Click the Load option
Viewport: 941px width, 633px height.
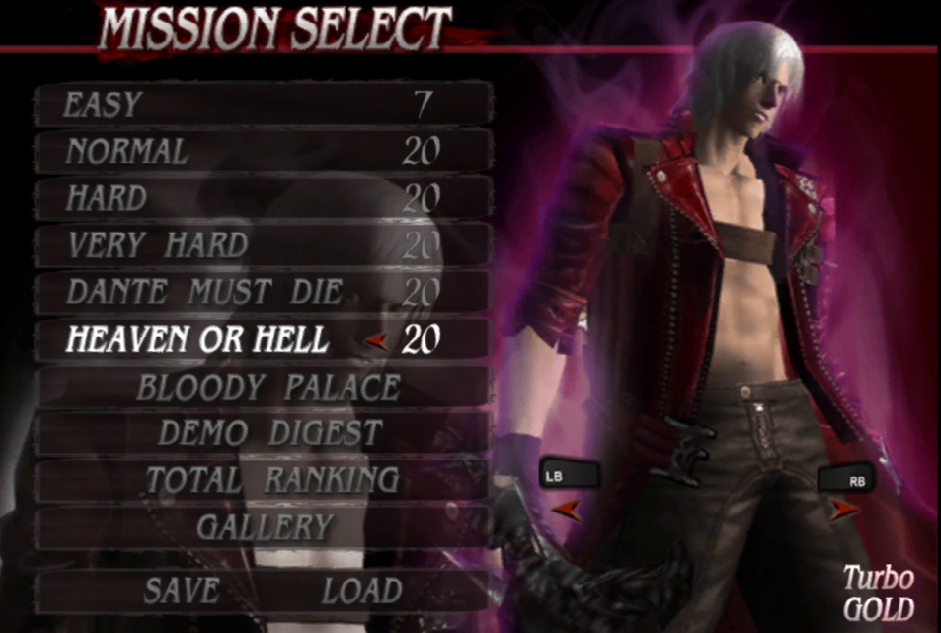(x=361, y=590)
